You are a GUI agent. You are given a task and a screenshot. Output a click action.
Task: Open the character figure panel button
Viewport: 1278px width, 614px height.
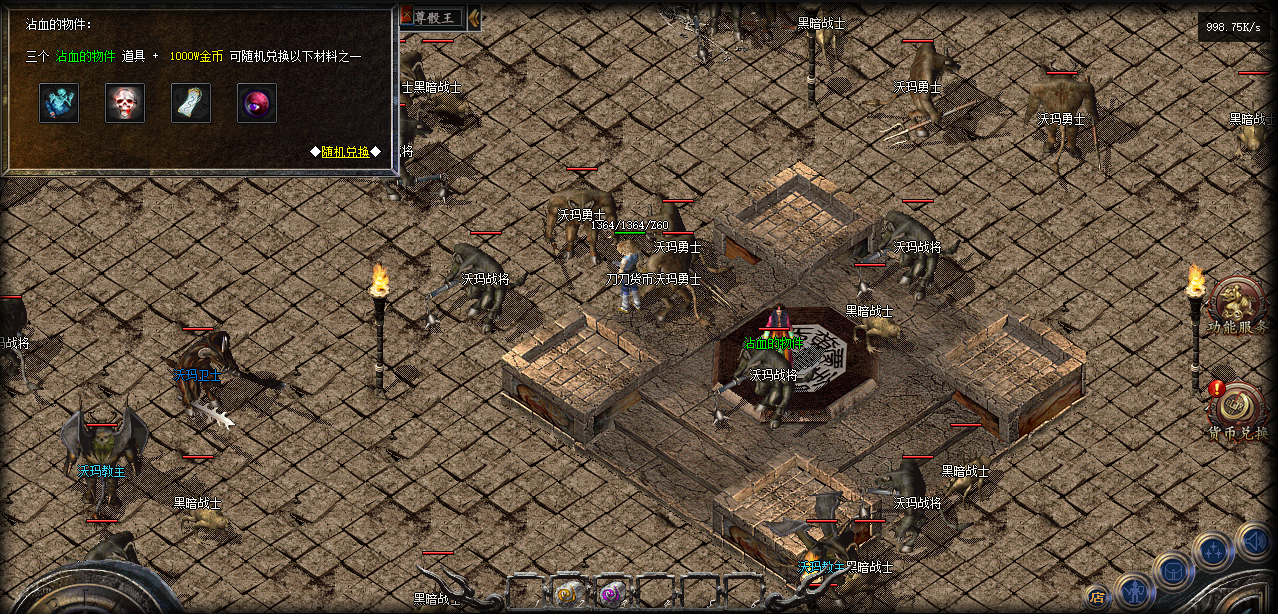[1134, 592]
